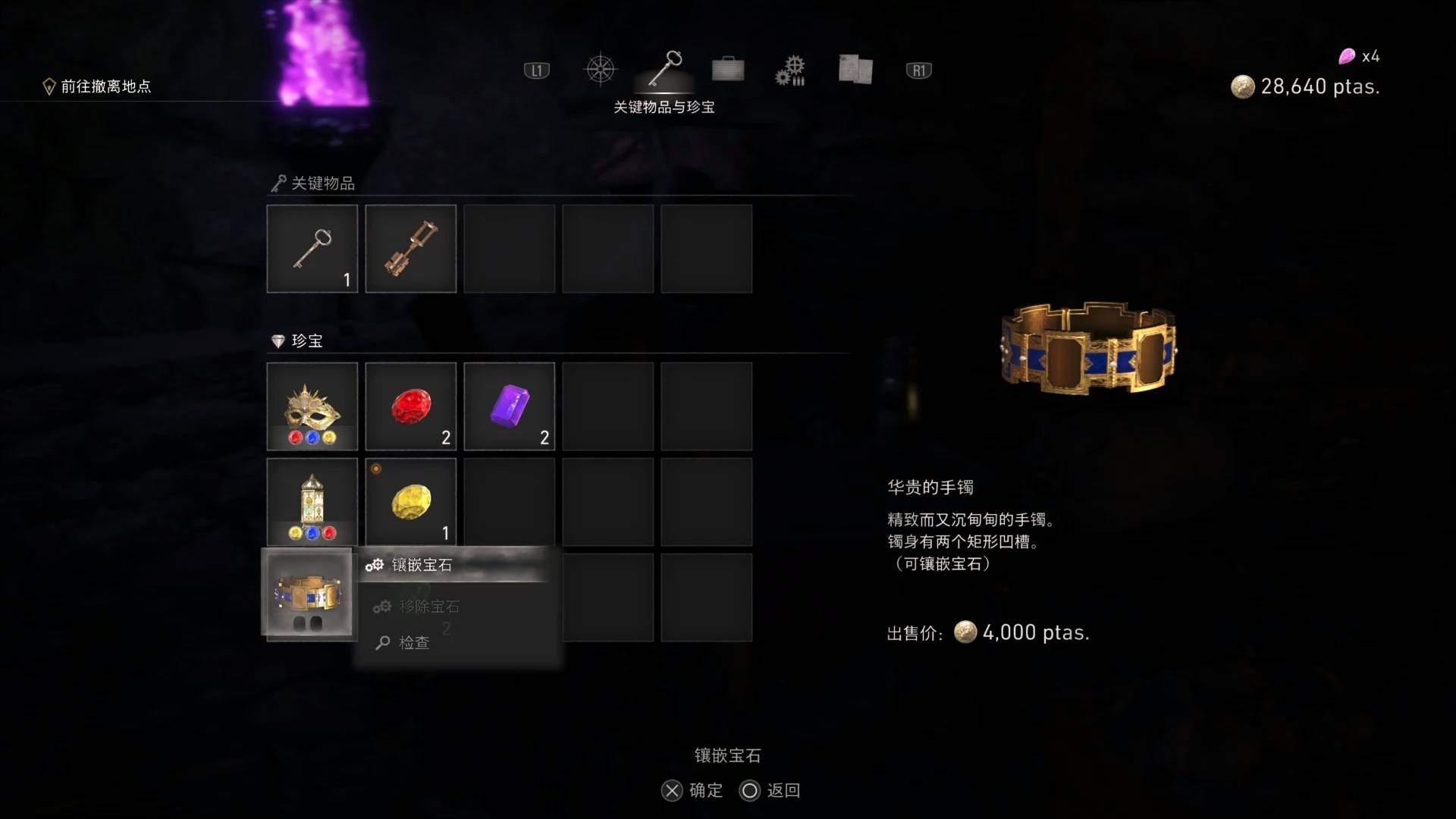Open the attaché case tab
The width and height of the screenshot is (1456, 819).
click(x=728, y=70)
